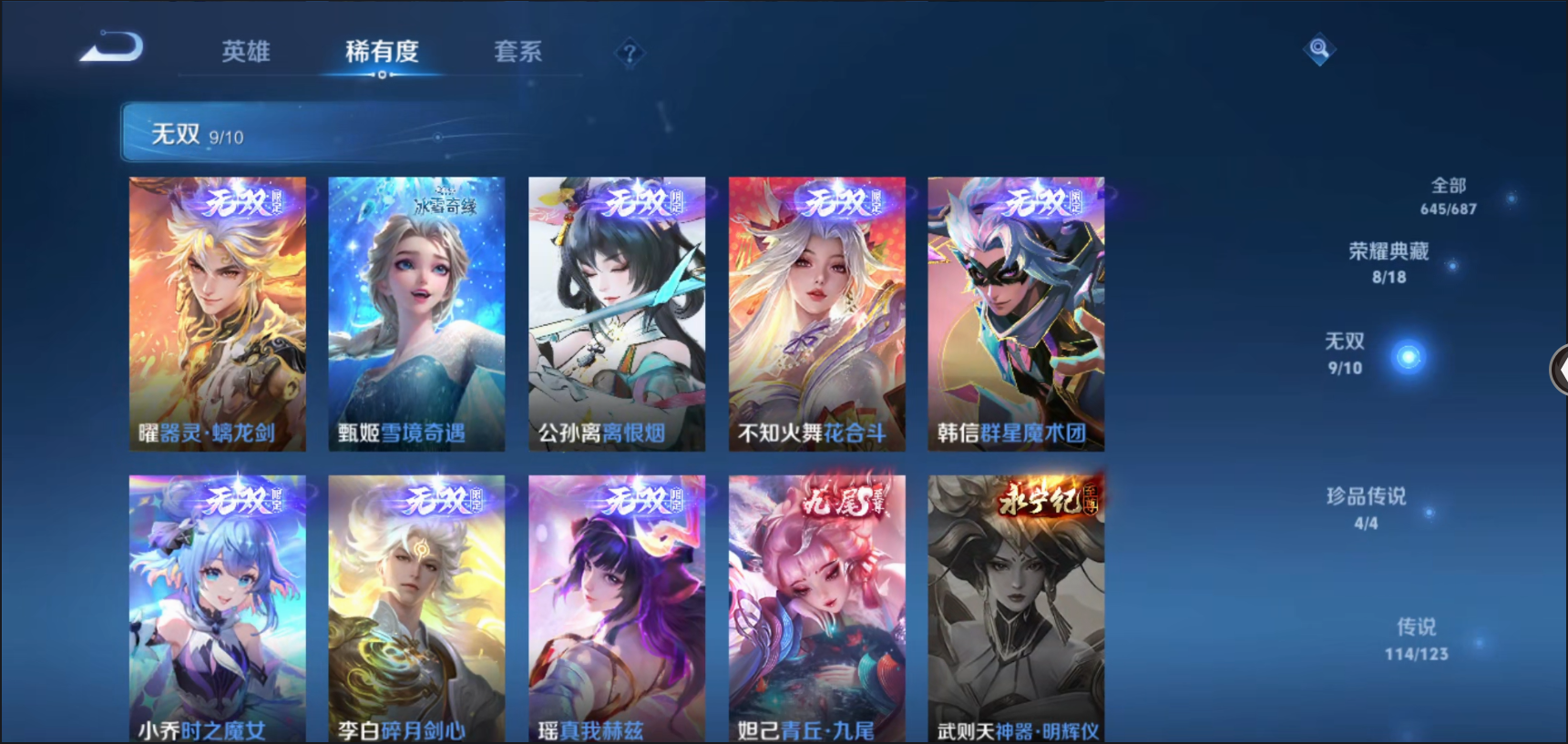Select the 曜 器灵·螭龙剑 skin card
Image resolution: width=1568 pixels, height=744 pixels.
[x=217, y=313]
